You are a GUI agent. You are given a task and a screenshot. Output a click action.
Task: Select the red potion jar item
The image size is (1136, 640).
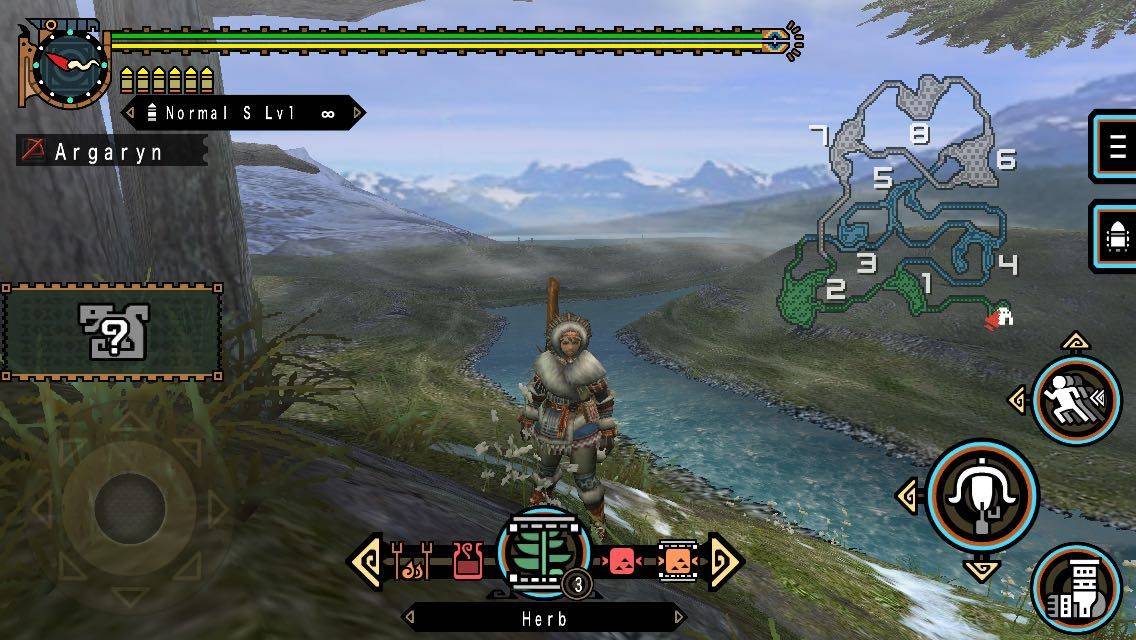click(x=467, y=562)
